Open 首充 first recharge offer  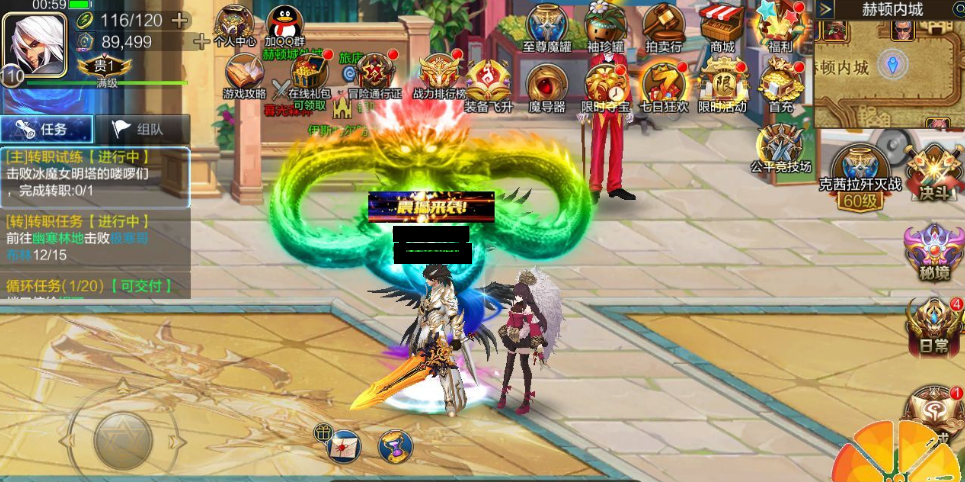tap(781, 82)
